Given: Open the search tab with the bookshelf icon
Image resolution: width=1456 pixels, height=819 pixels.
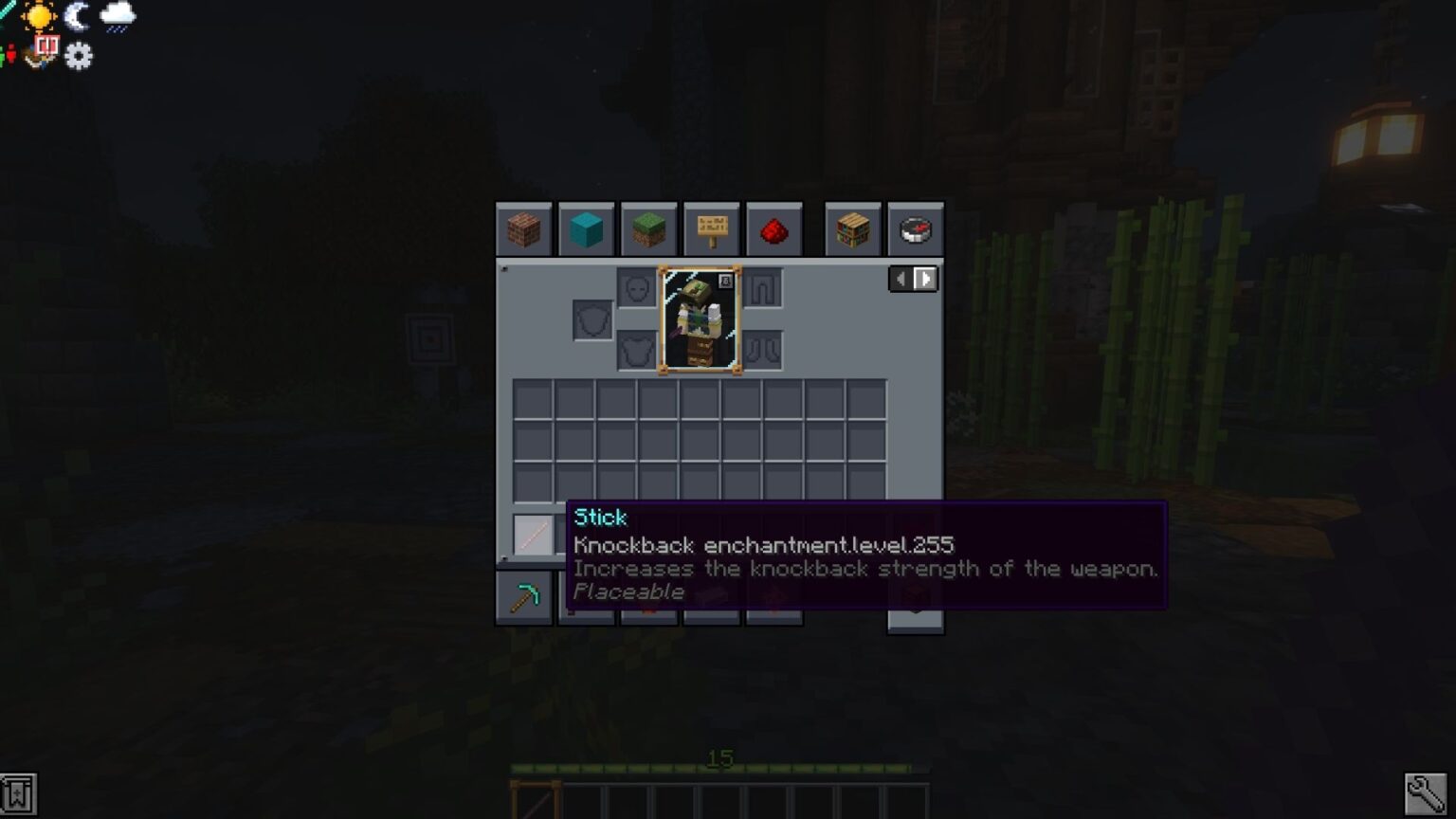Looking at the screenshot, I should pyautogui.click(x=851, y=228).
